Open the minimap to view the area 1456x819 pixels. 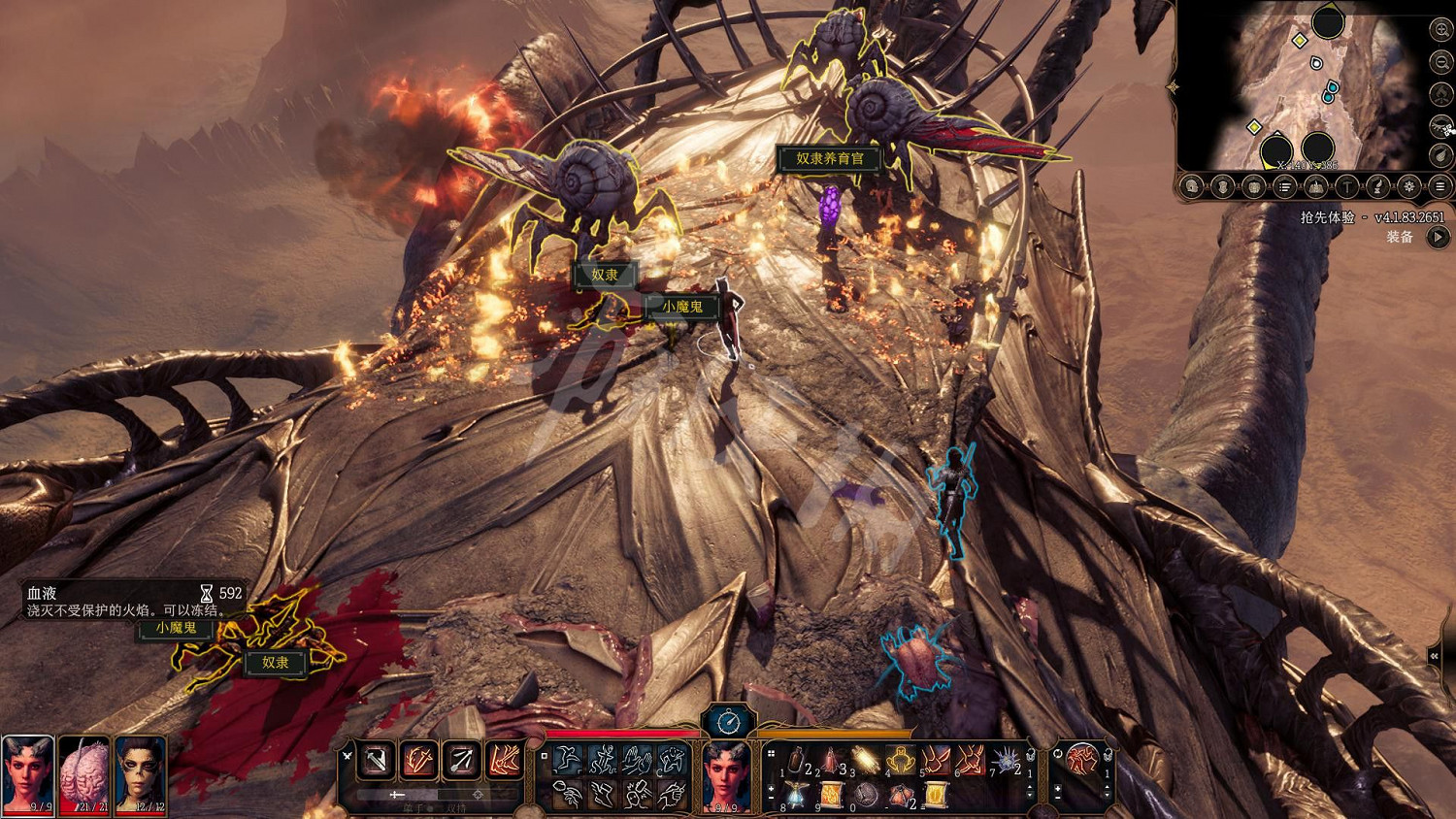[1301, 87]
